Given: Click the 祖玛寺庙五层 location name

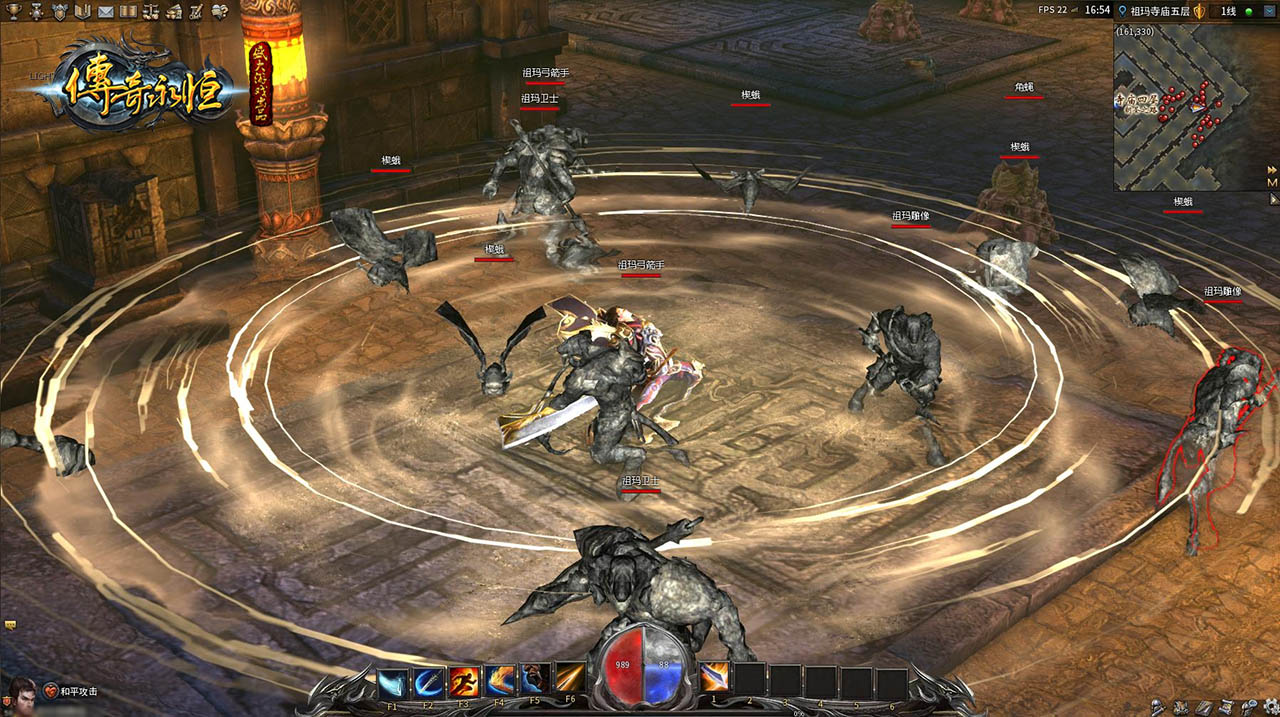Looking at the screenshot, I should pyautogui.click(x=1160, y=11).
